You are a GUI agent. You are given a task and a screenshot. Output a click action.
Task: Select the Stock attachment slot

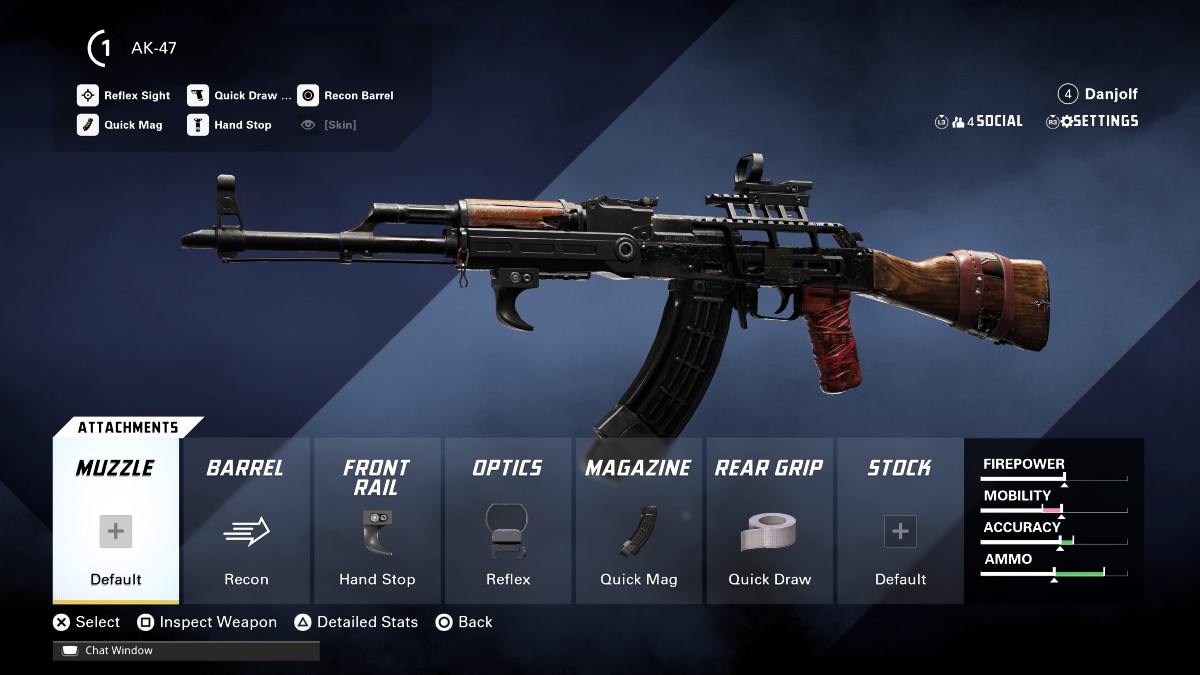[900, 521]
